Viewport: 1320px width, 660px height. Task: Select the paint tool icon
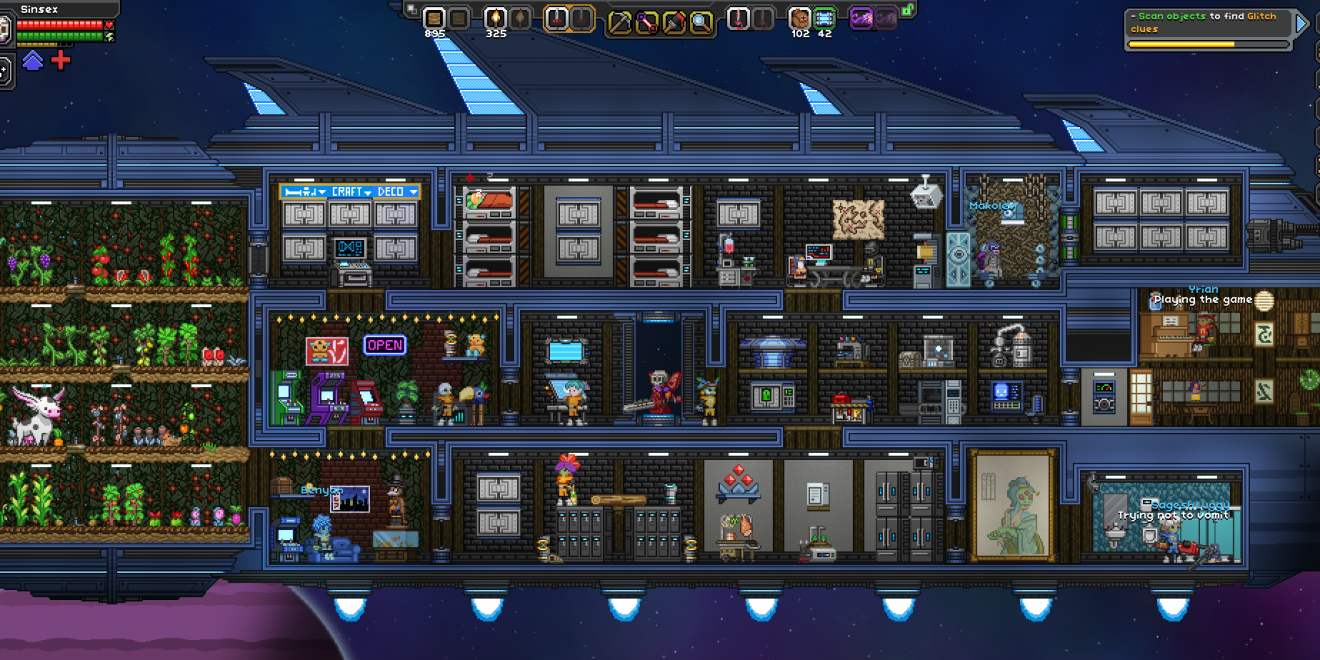point(674,21)
